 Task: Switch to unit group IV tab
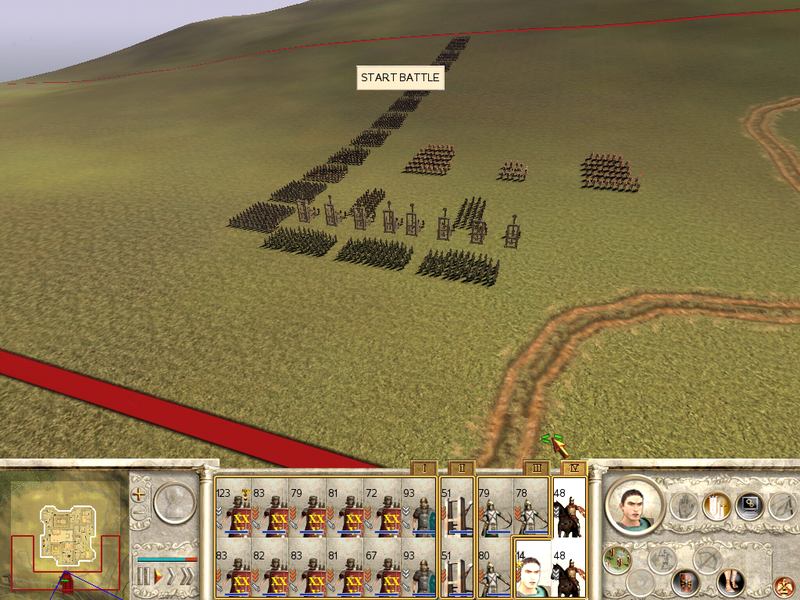(573, 467)
